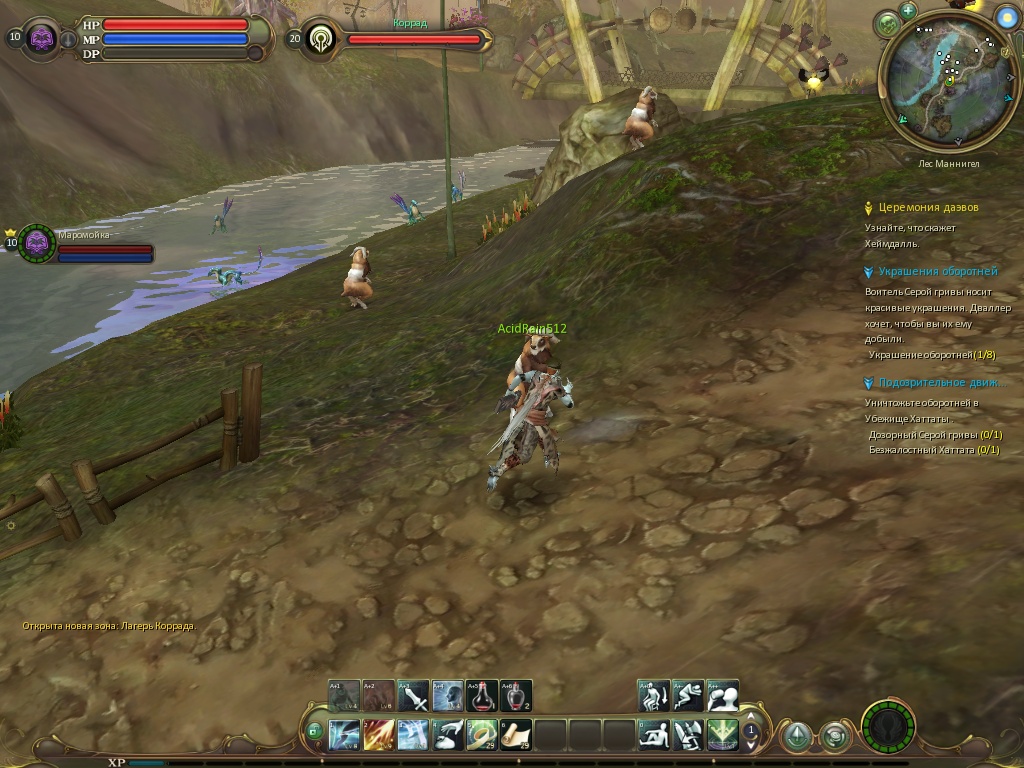
Task: Activate the fiery slash skill in the hotbar
Action: 379,735
